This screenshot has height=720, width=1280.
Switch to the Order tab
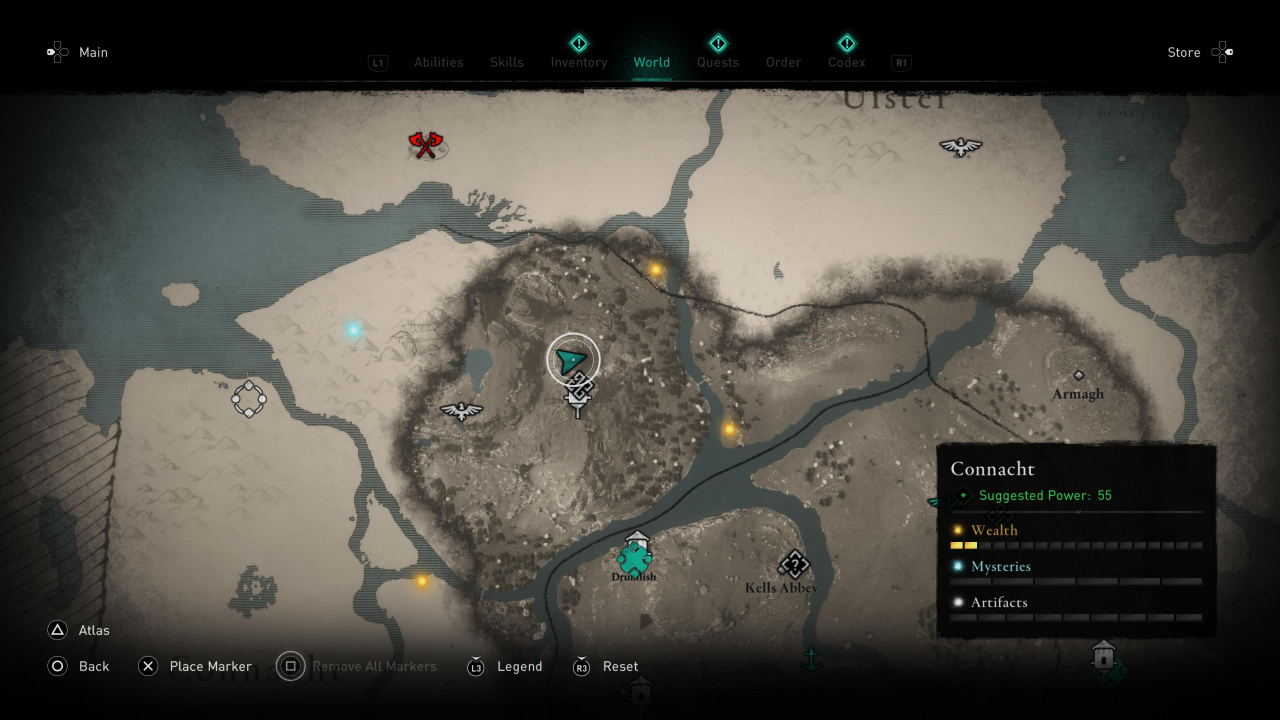coord(784,62)
